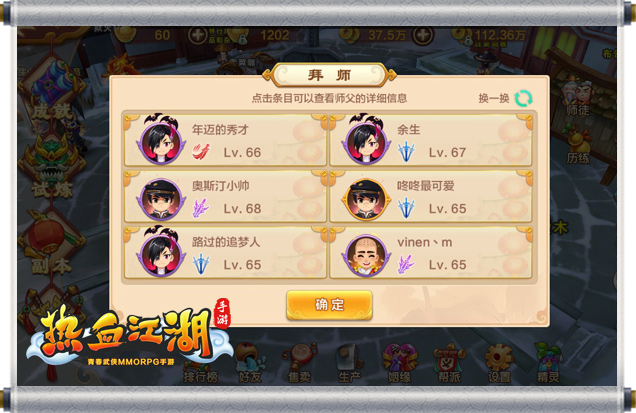Choose master 路过的追梦人 from the list

(224, 253)
